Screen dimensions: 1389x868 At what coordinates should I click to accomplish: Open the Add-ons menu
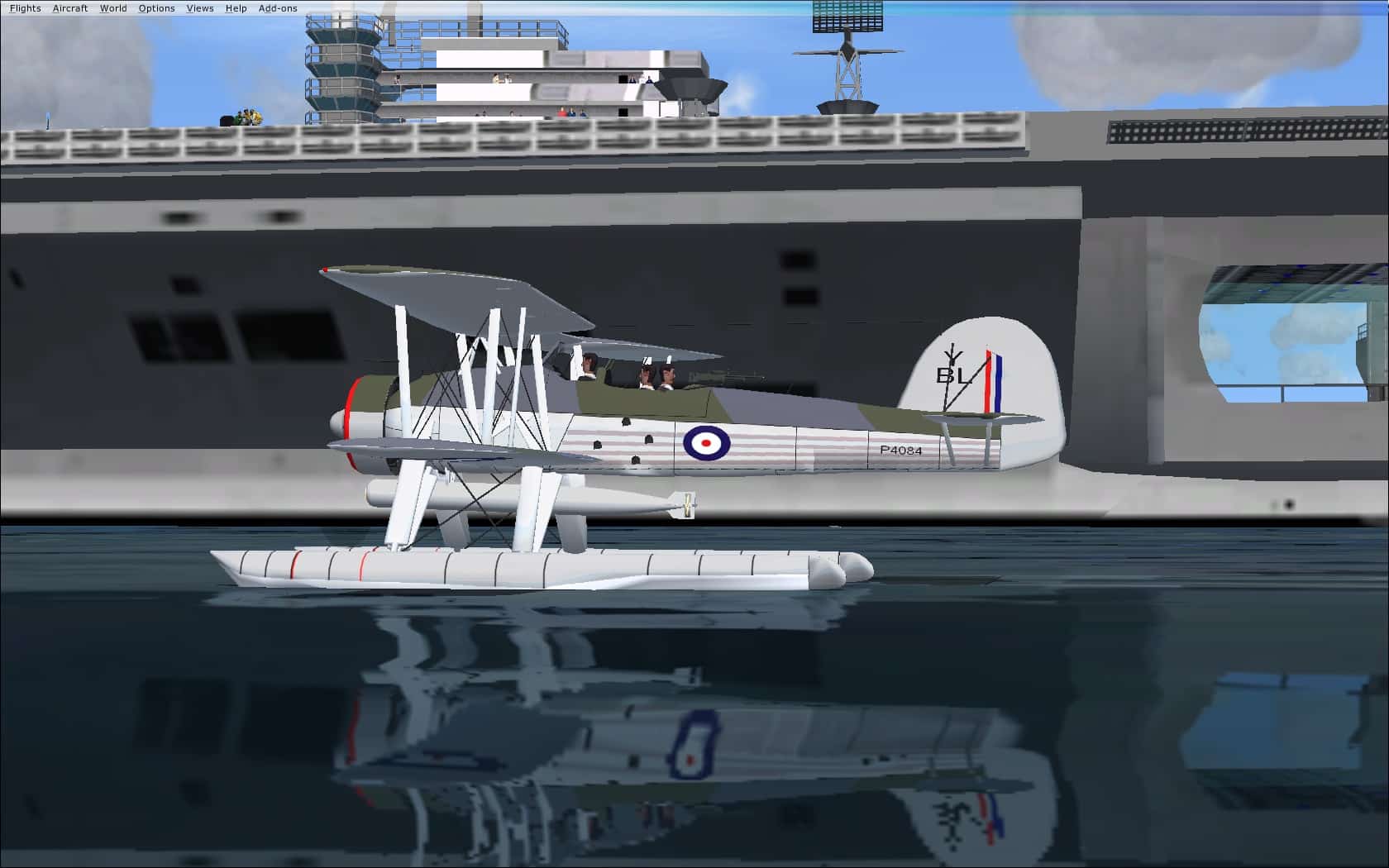(x=278, y=7)
